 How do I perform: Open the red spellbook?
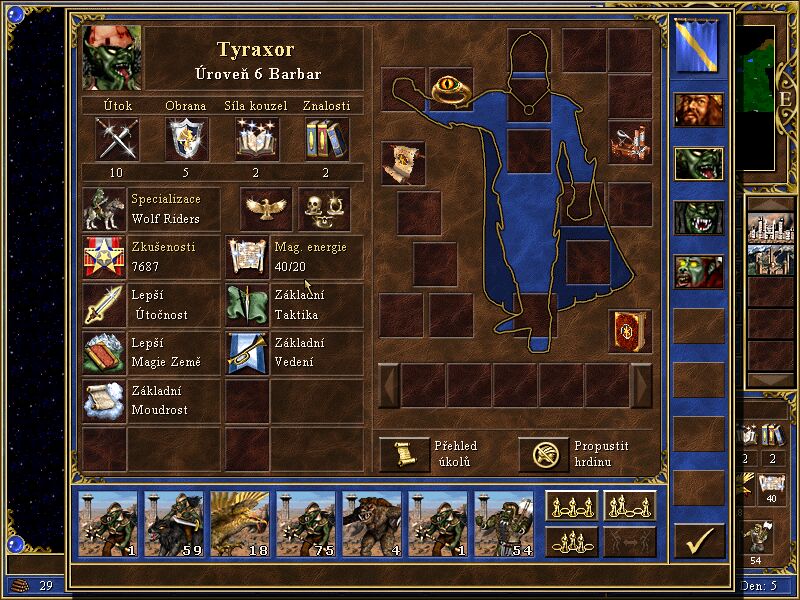[x=630, y=331]
